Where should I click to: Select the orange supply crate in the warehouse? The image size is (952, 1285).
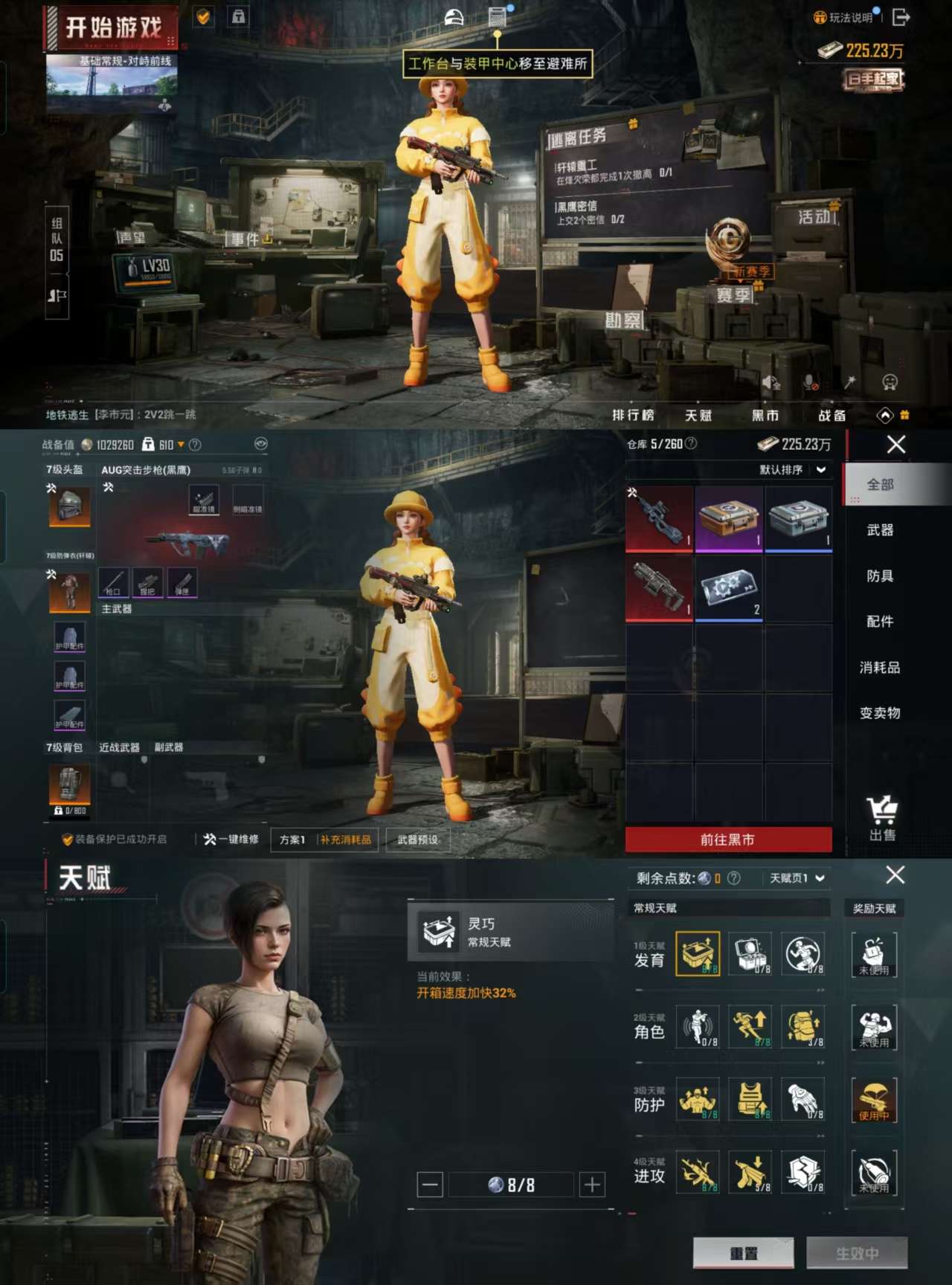(729, 518)
